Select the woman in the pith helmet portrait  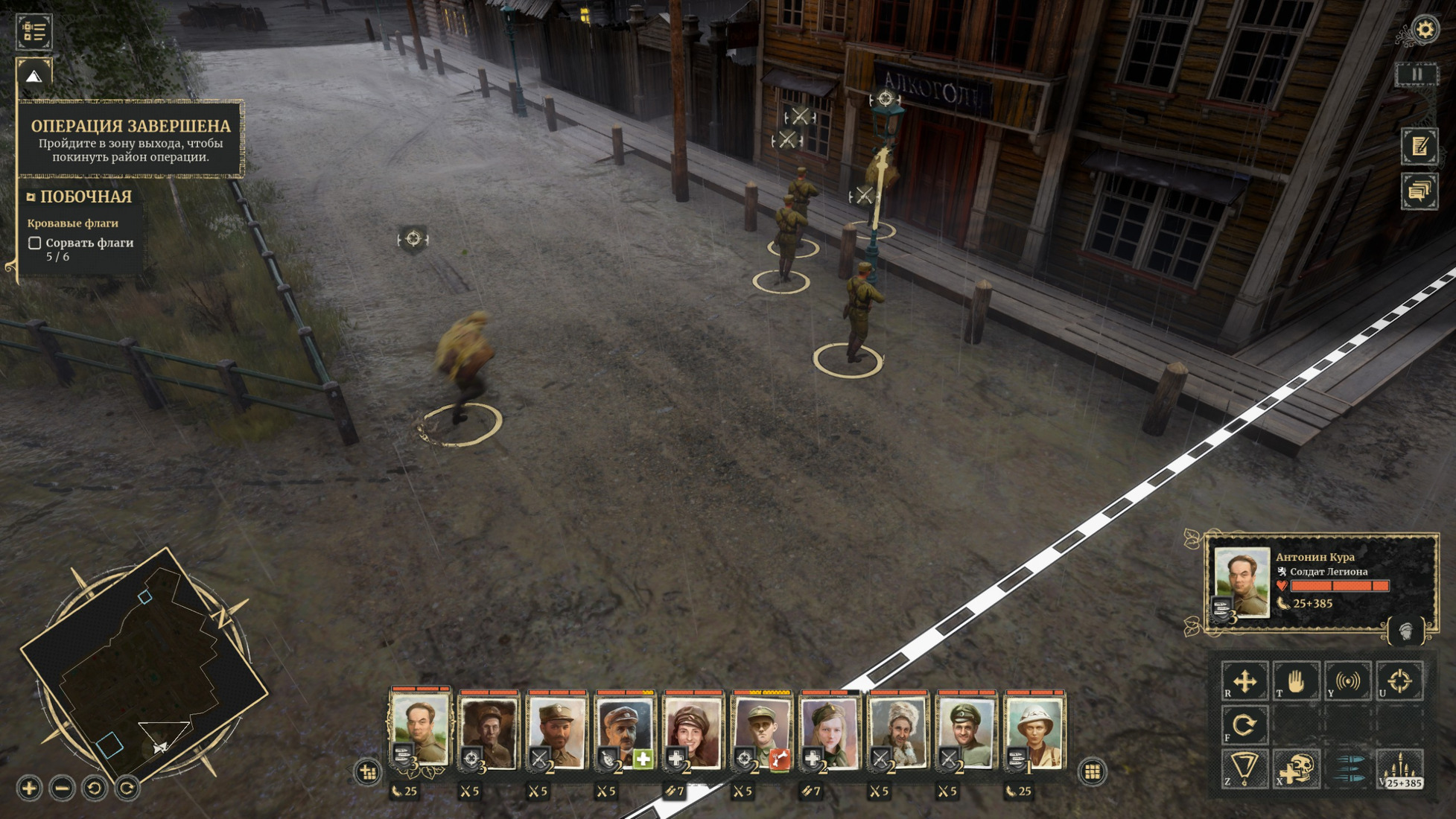[1034, 730]
